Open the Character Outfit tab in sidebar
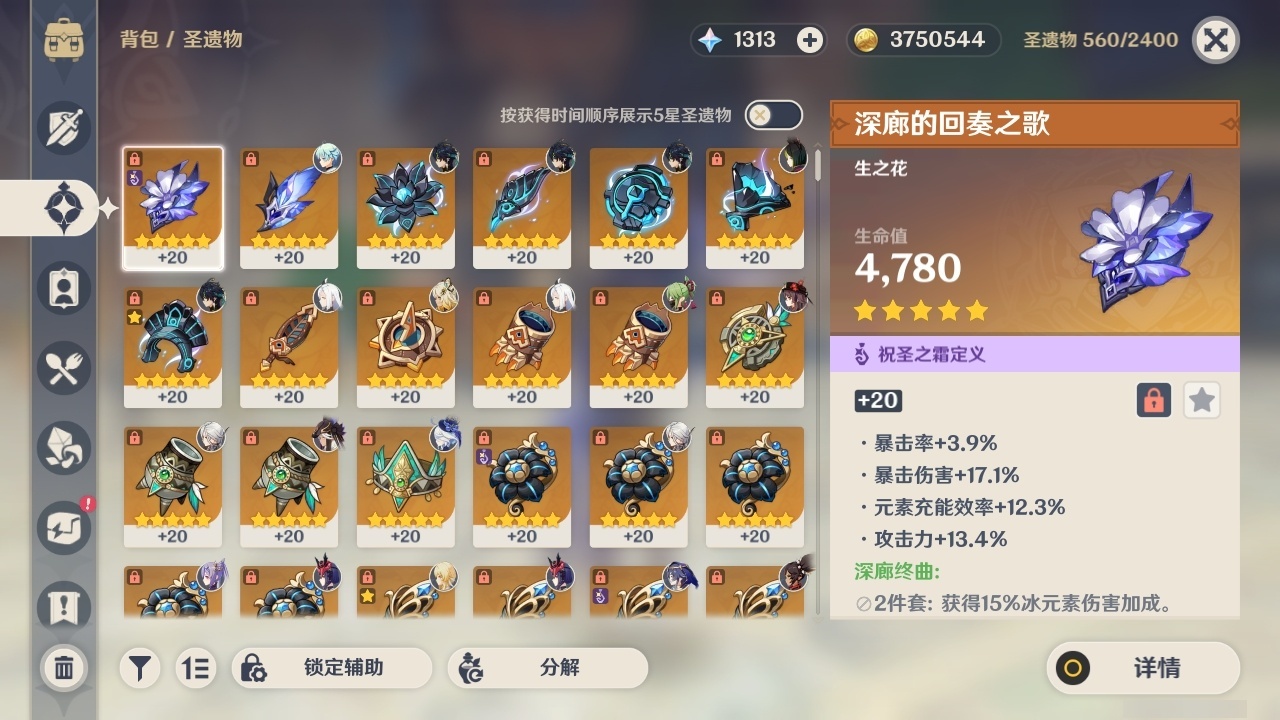The height and width of the screenshot is (720, 1280). click(63, 288)
